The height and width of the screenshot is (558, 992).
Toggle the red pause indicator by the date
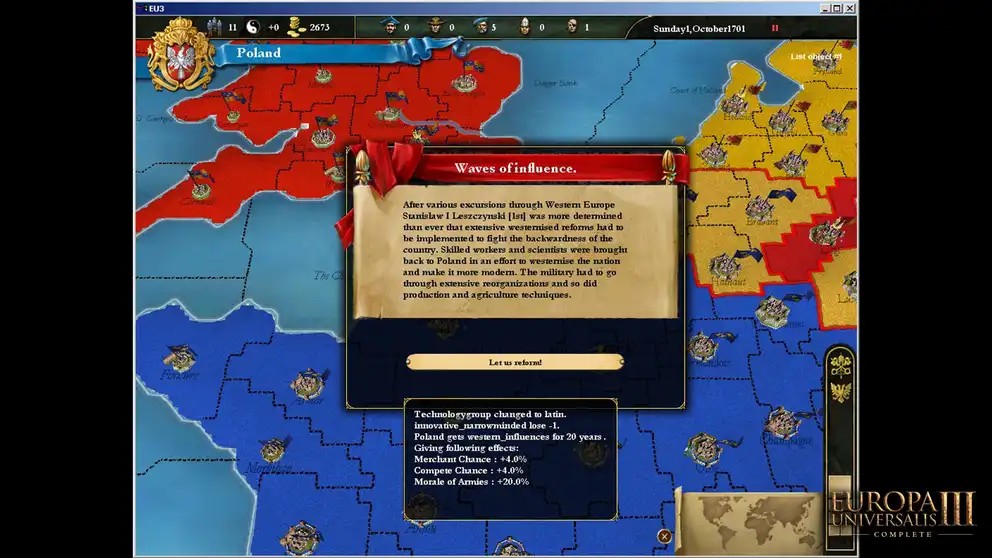(x=774, y=28)
